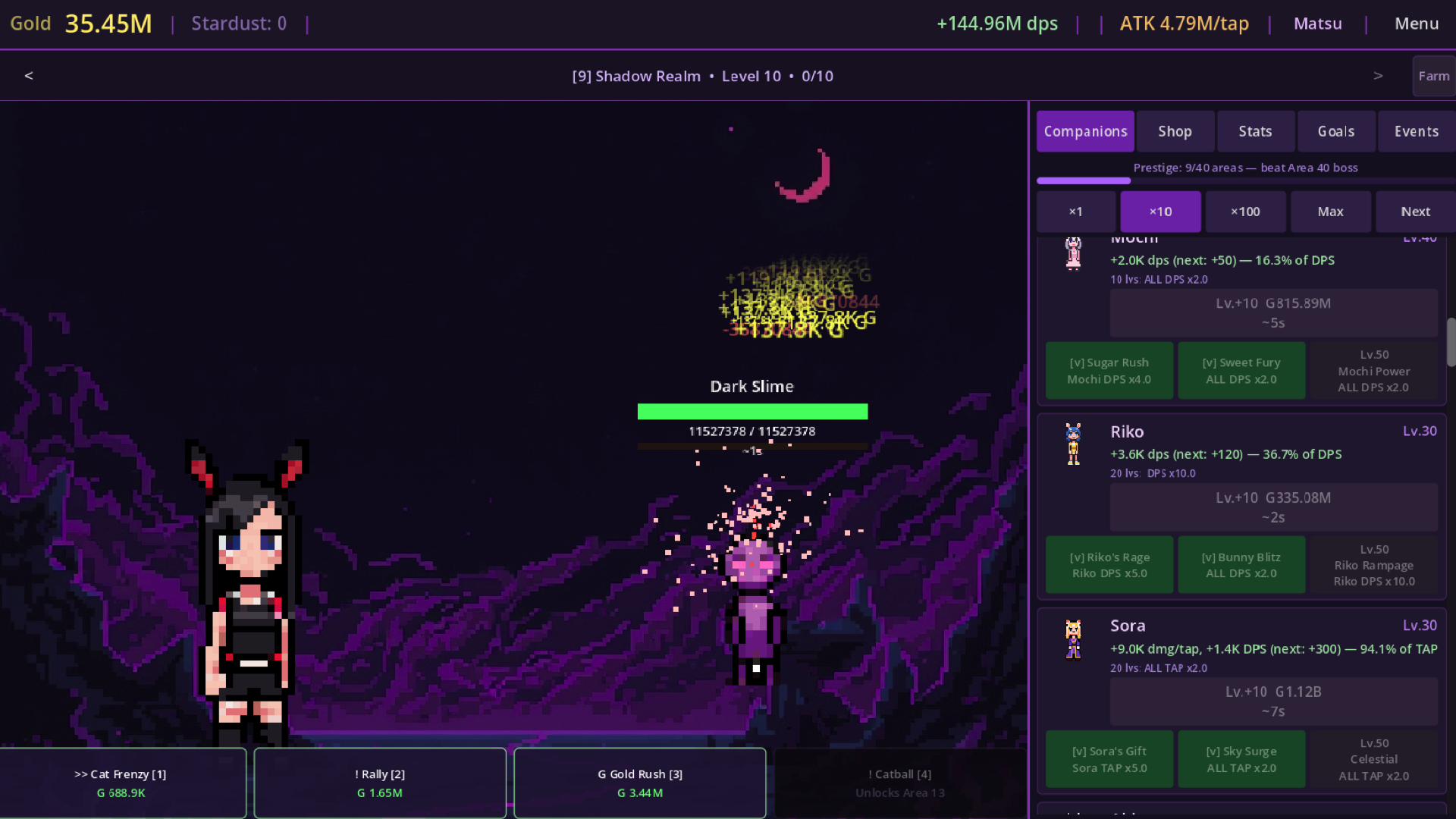The height and width of the screenshot is (819, 1456).
Task: Click Sora's companion portrait
Action: pyautogui.click(x=1073, y=639)
